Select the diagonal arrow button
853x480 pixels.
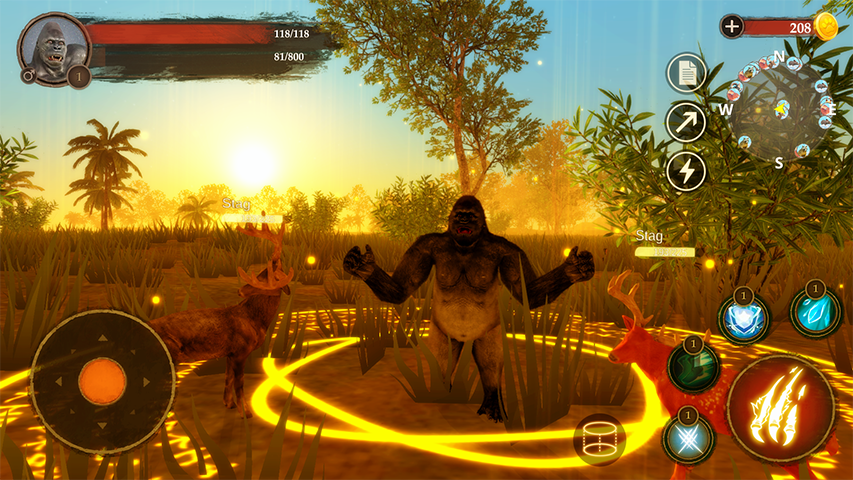[686, 122]
